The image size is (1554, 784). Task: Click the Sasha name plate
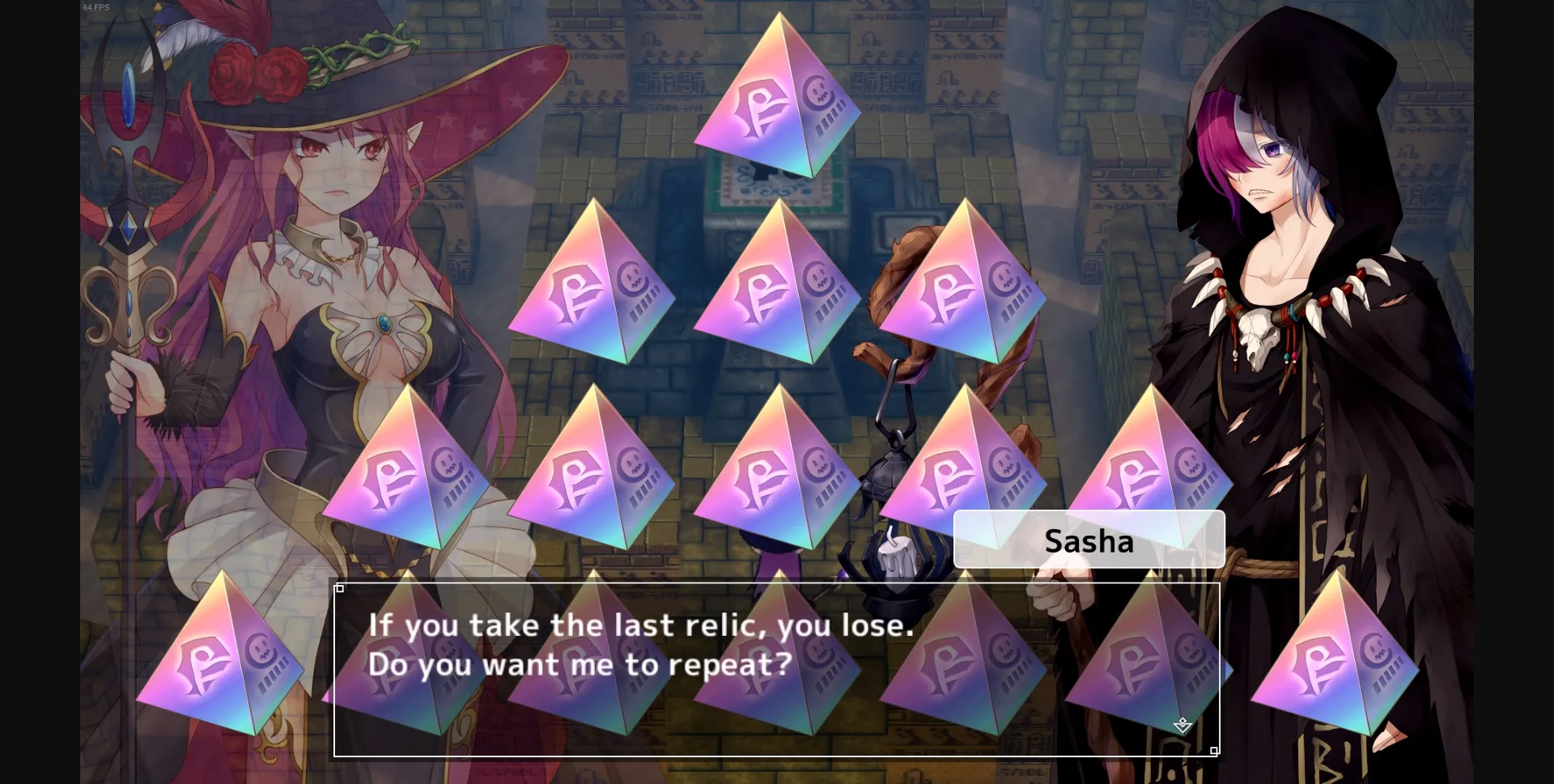(x=1089, y=539)
